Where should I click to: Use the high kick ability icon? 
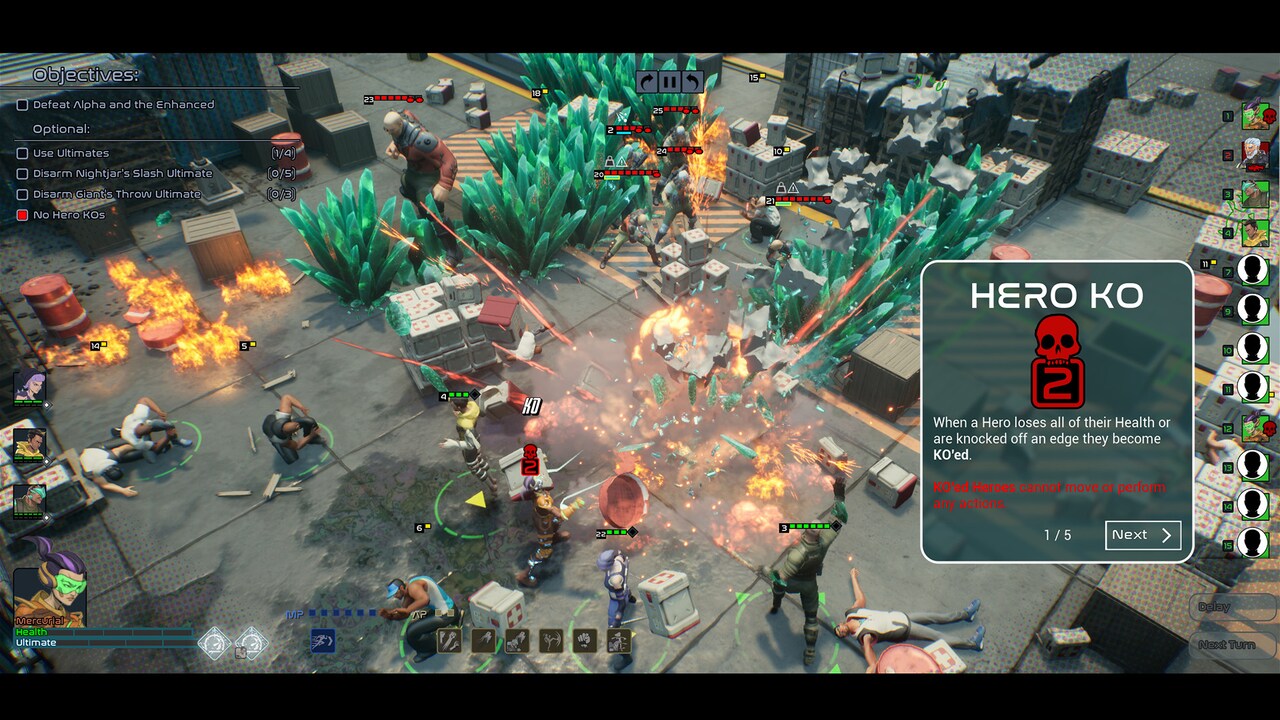pyautogui.click(x=551, y=641)
